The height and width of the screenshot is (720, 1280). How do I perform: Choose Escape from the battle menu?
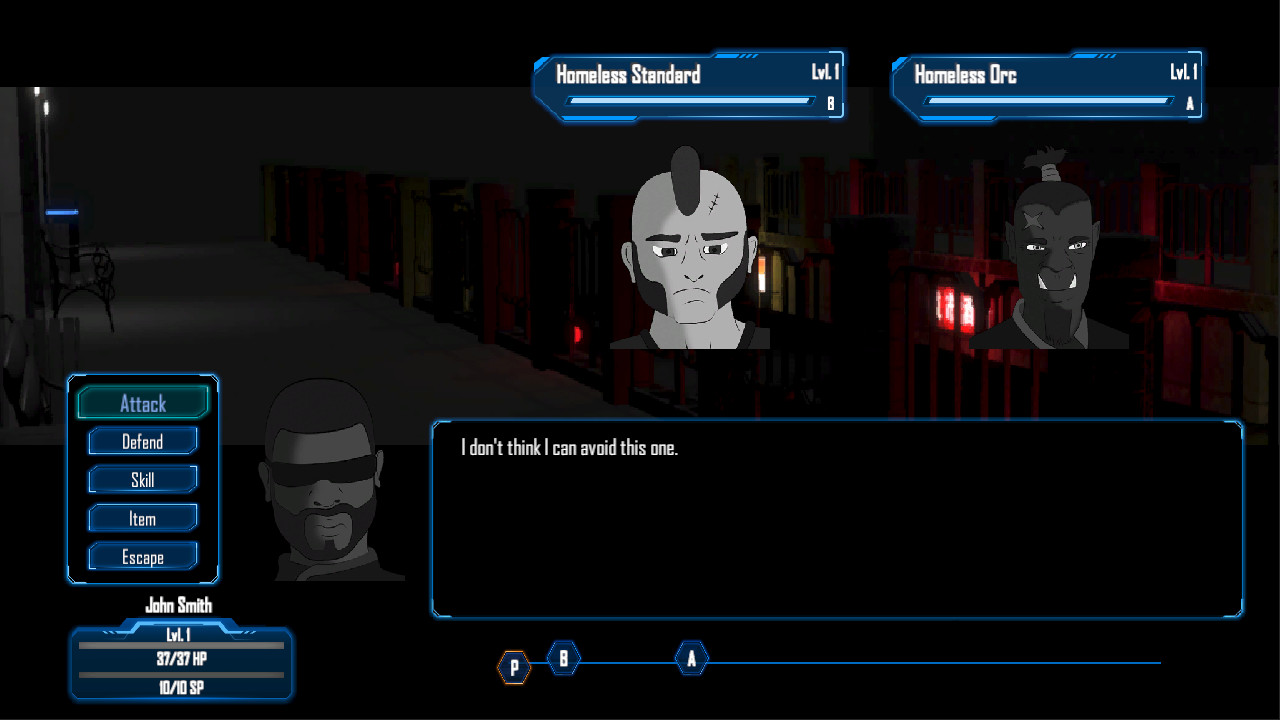[142, 556]
